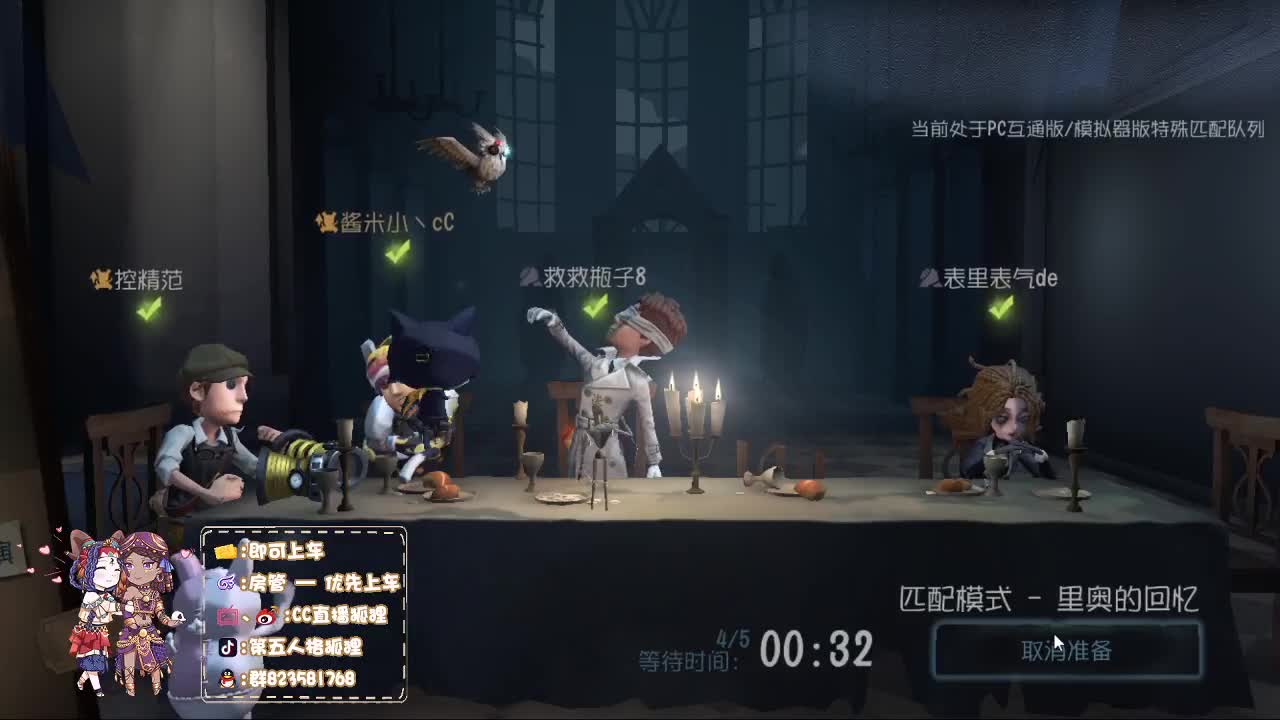This screenshot has width=1280, height=720.
Task: Click the purple swirl icon beside 房管
Action: (x=228, y=584)
